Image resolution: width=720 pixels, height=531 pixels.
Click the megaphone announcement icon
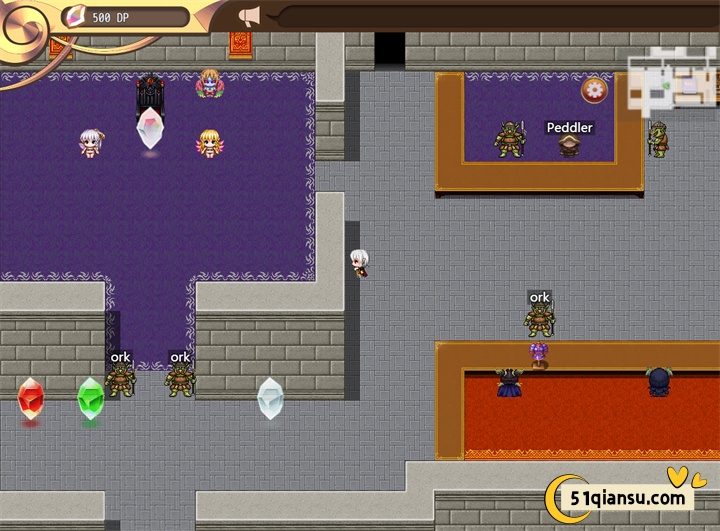(x=249, y=16)
